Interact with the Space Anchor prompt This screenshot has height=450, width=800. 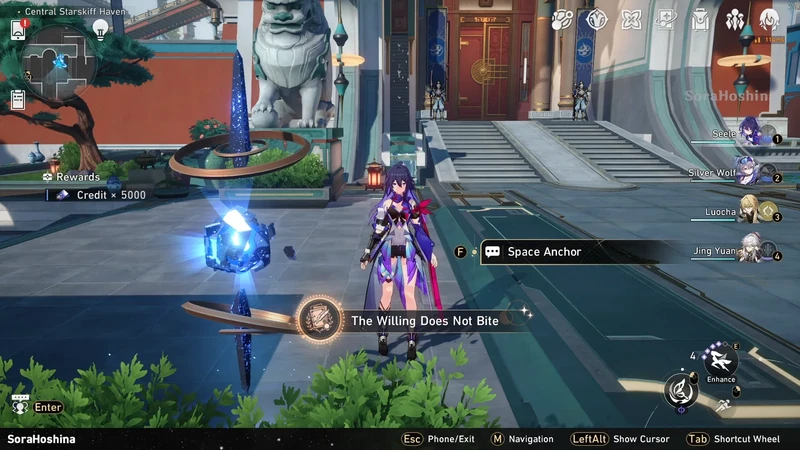(545, 252)
